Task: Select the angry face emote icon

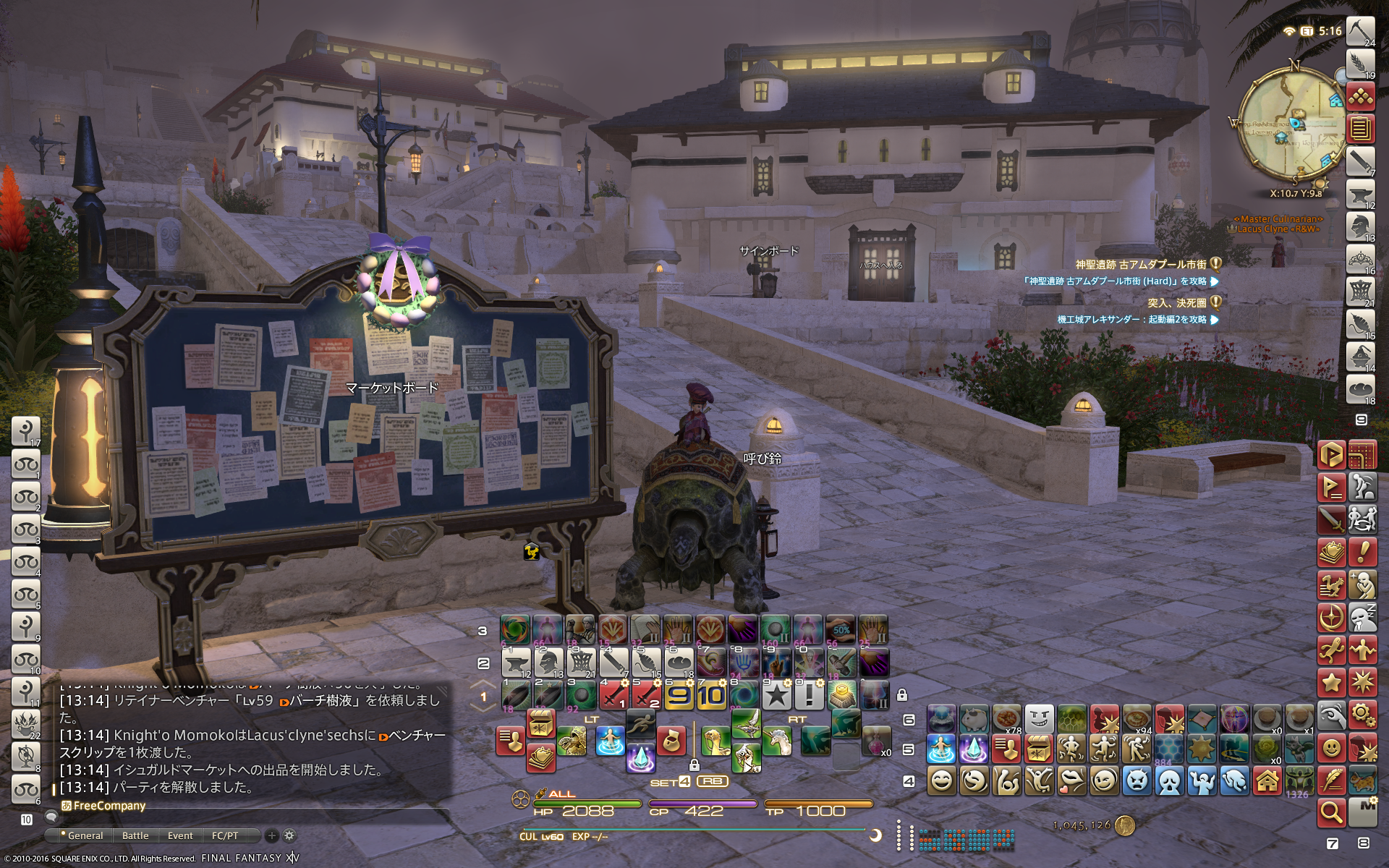Action: click(1137, 781)
